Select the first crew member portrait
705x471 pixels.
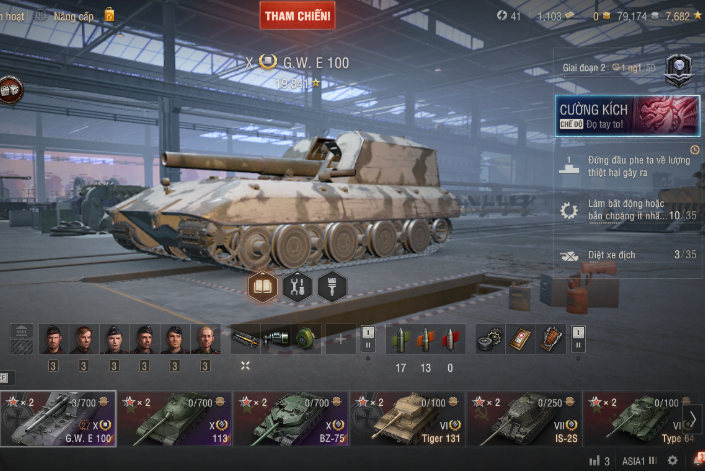[53, 340]
